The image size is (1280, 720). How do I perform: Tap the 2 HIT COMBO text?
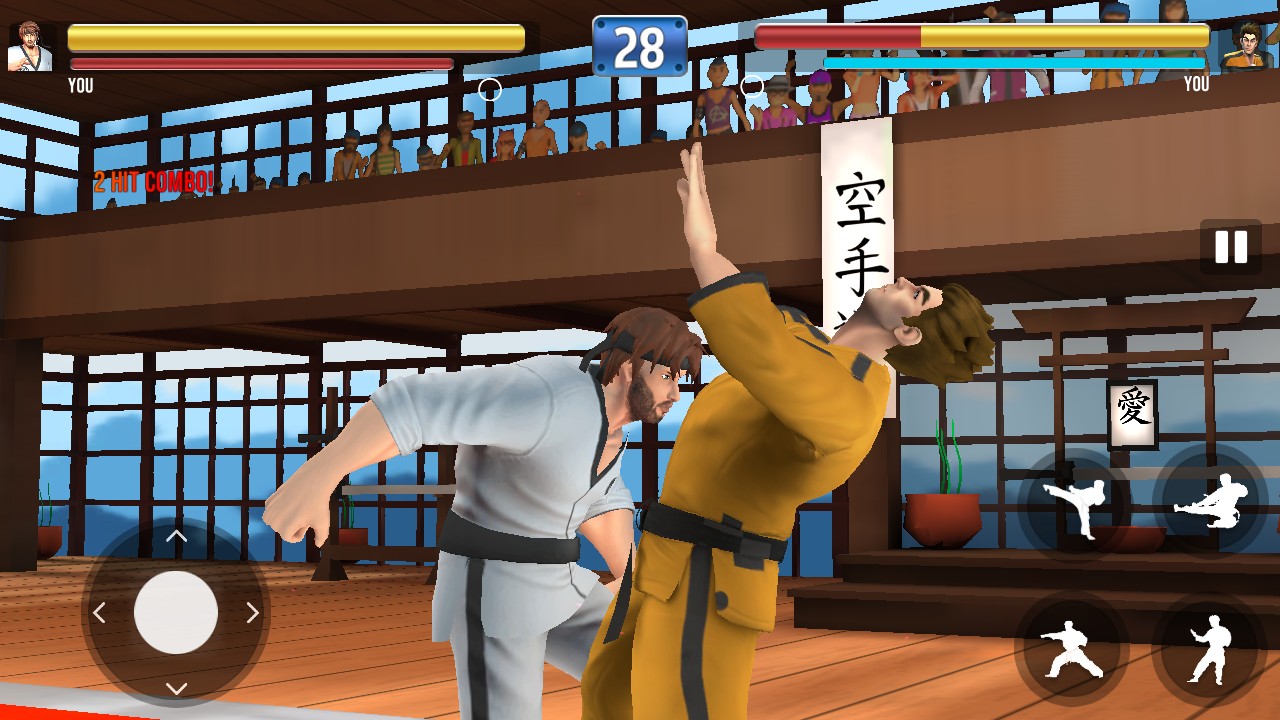pos(155,183)
